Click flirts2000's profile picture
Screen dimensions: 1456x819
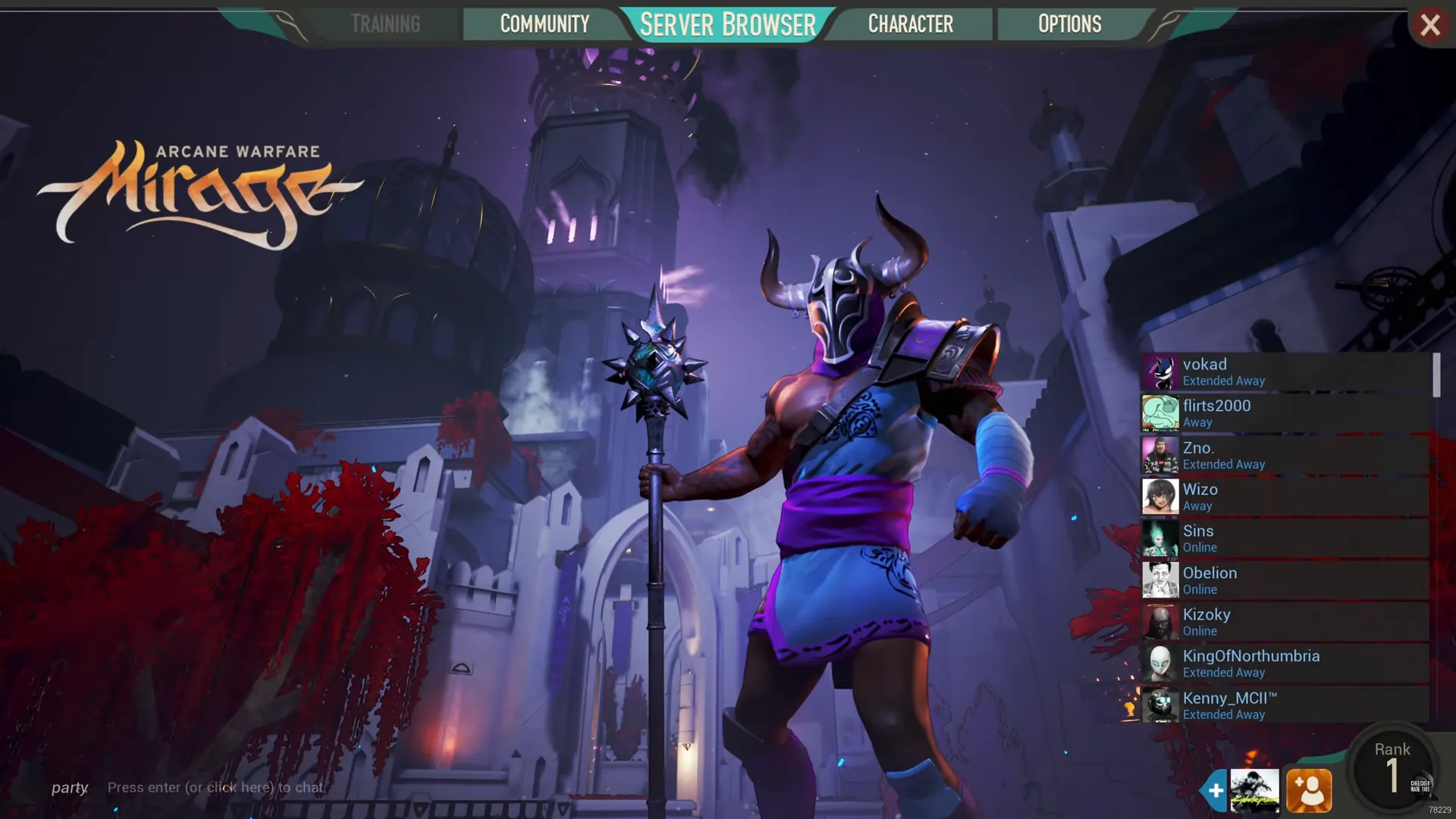[1159, 414]
